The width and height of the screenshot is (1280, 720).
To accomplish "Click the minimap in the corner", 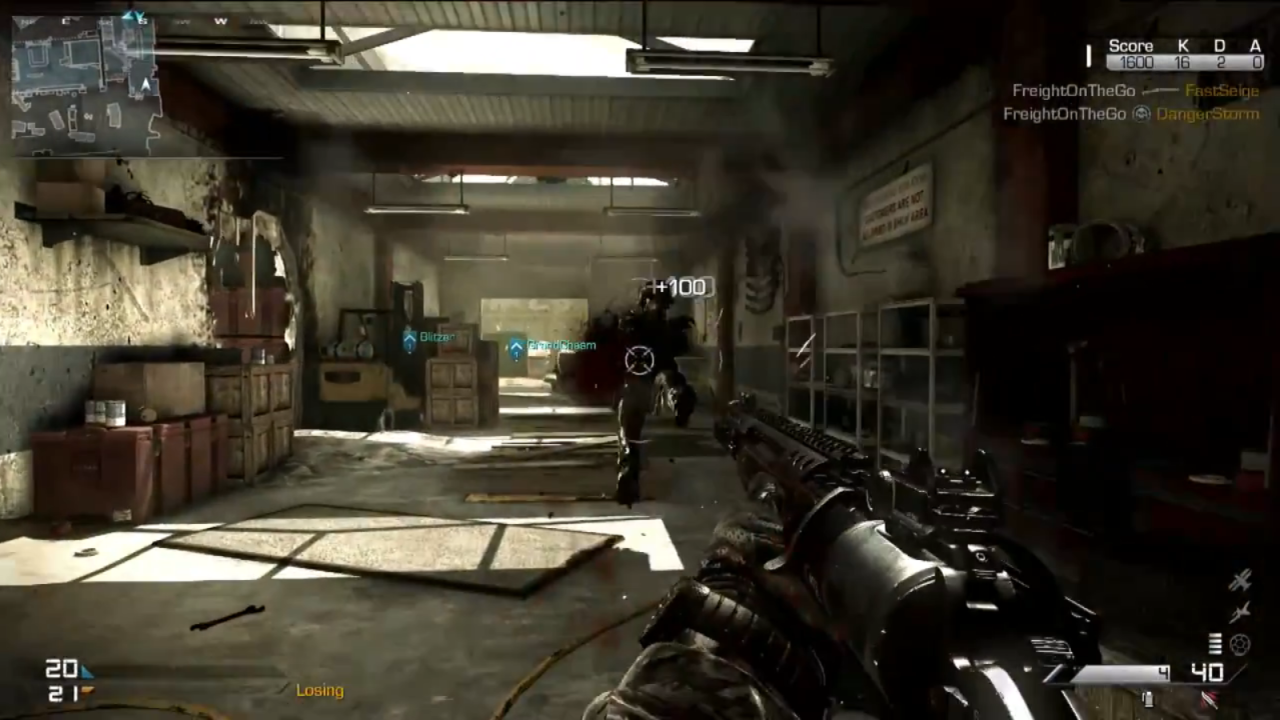I will click(84, 84).
